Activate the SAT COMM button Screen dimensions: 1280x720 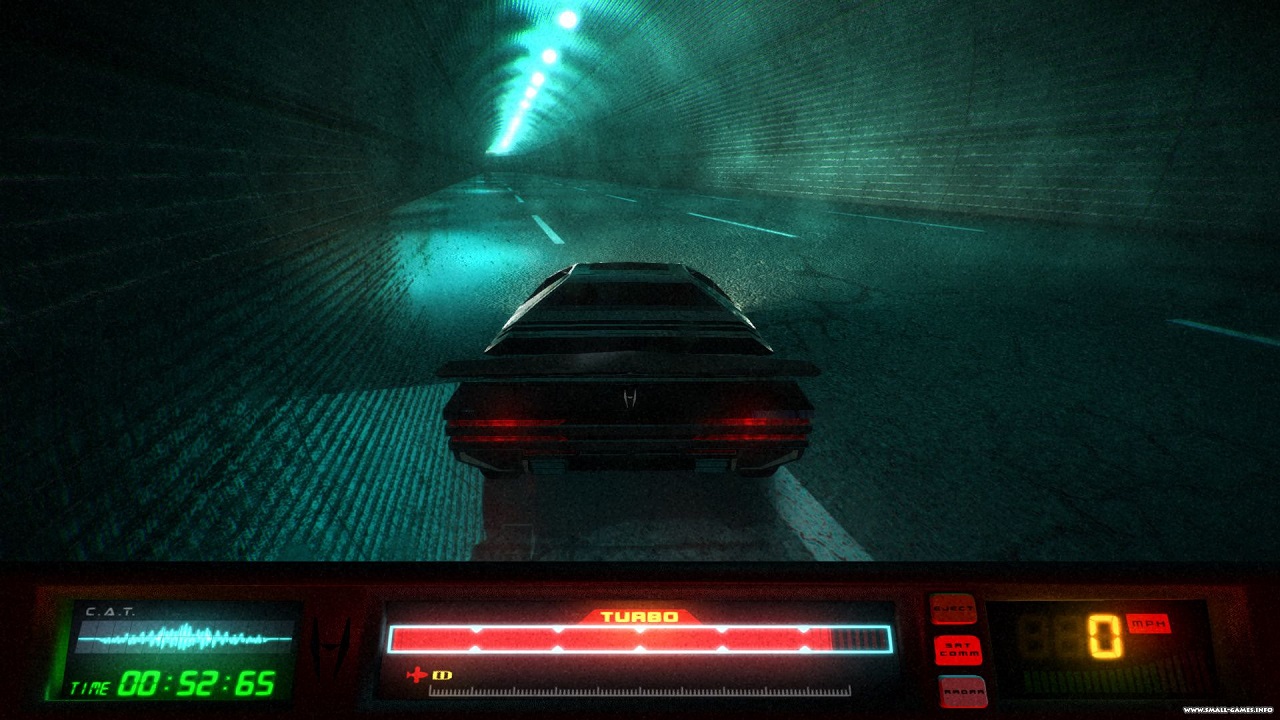(x=957, y=650)
